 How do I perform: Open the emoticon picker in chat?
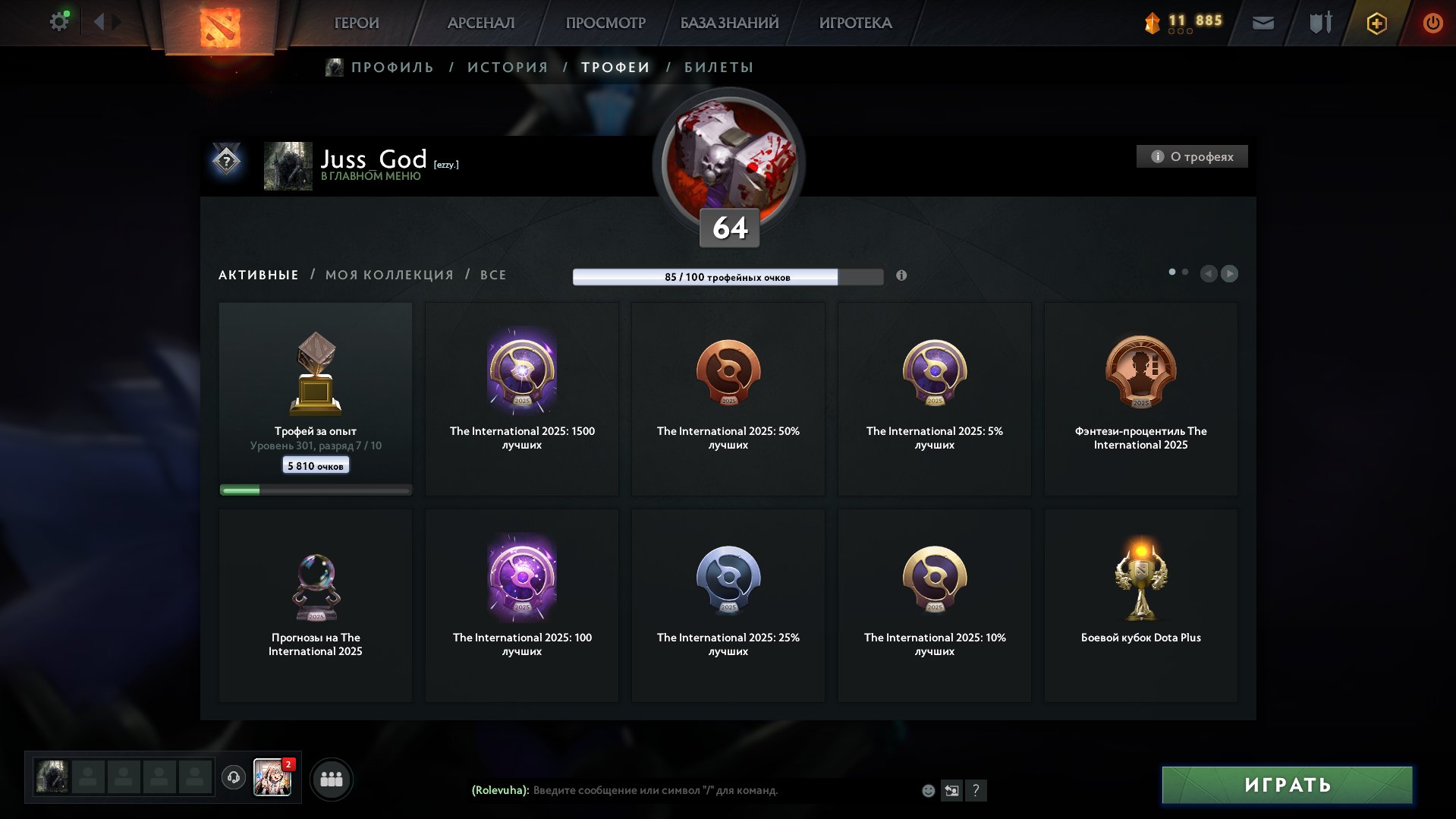[927, 790]
